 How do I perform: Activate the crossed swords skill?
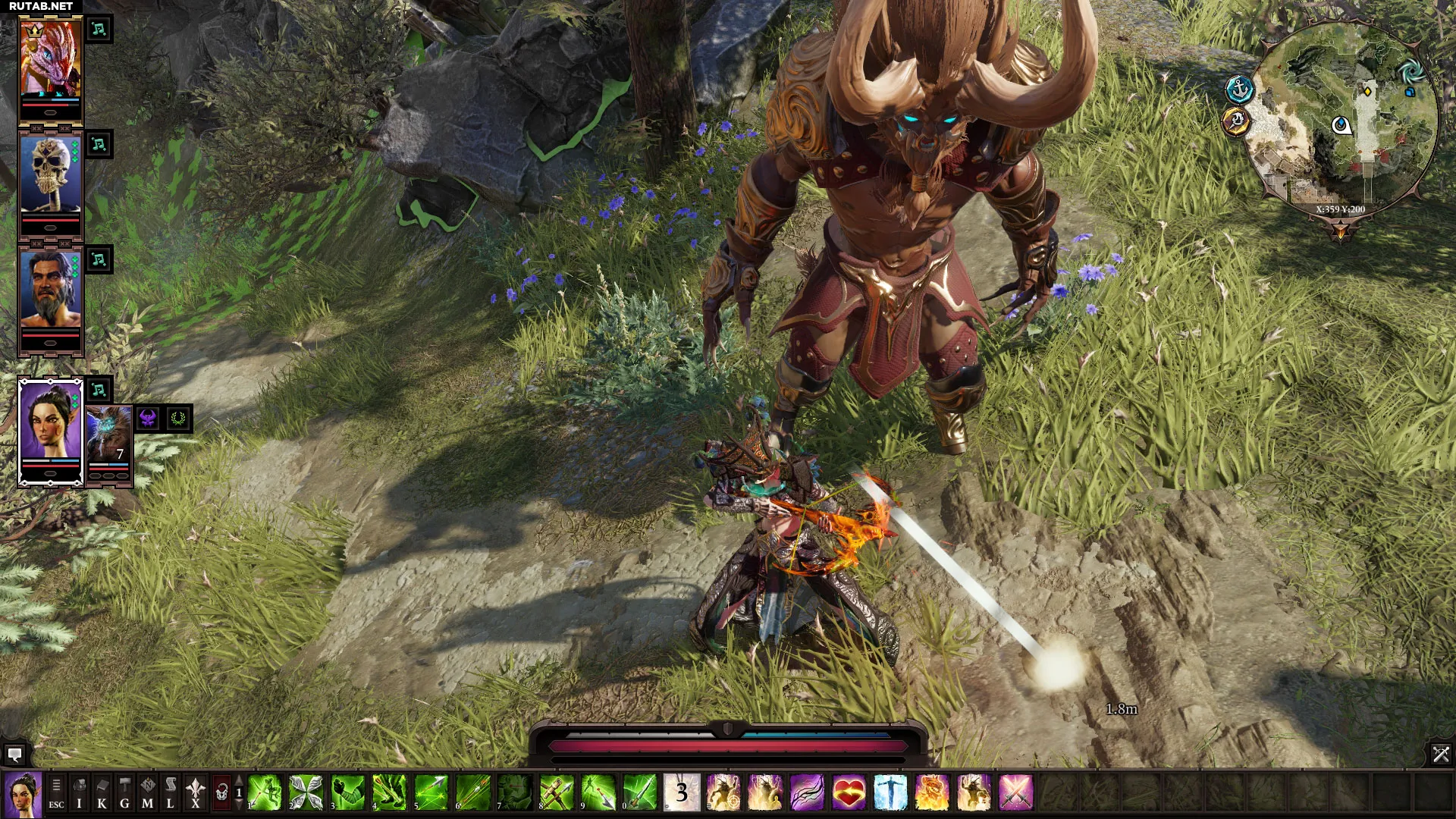tap(1015, 793)
